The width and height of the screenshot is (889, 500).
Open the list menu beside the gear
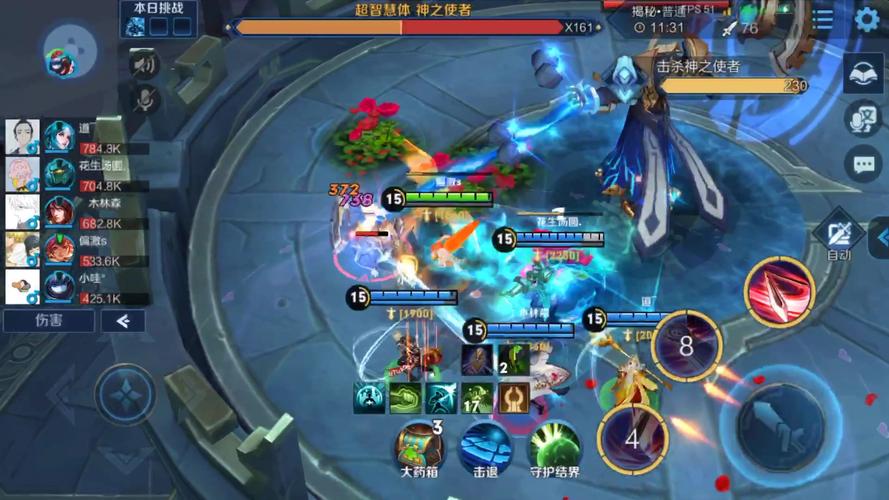(x=823, y=19)
